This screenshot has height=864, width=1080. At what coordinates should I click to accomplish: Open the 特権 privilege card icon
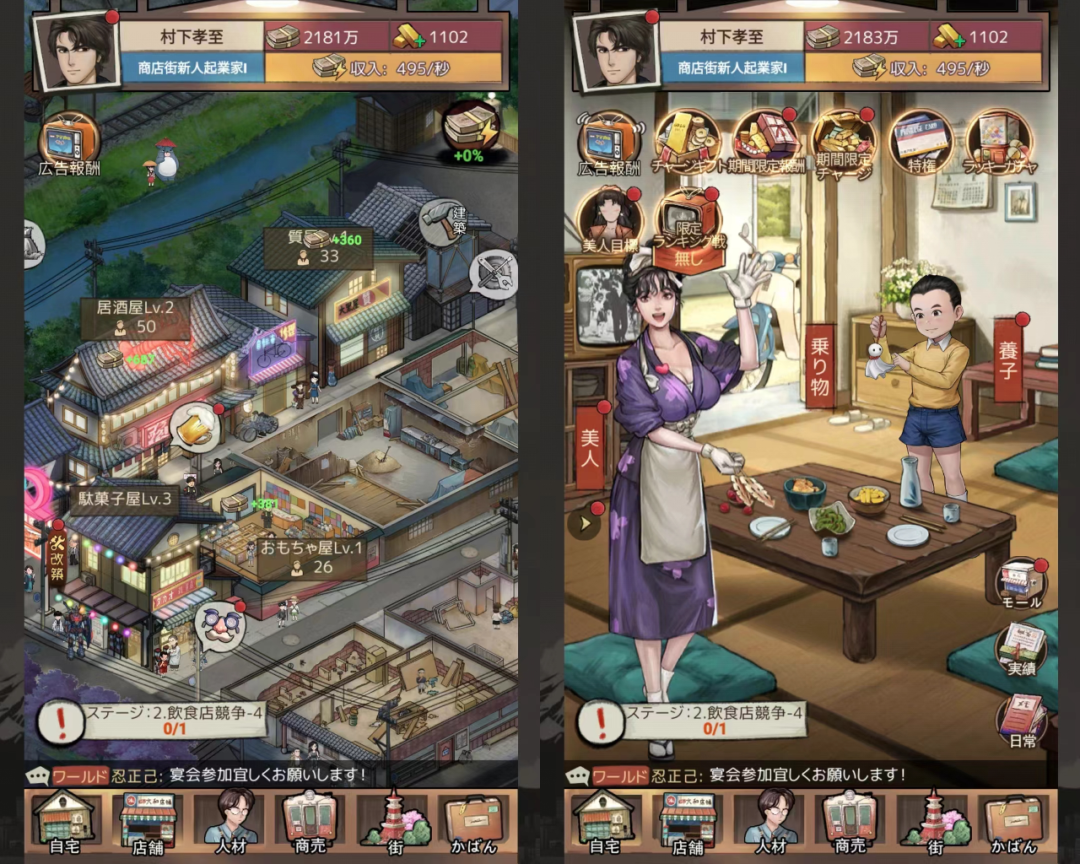click(x=921, y=140)
